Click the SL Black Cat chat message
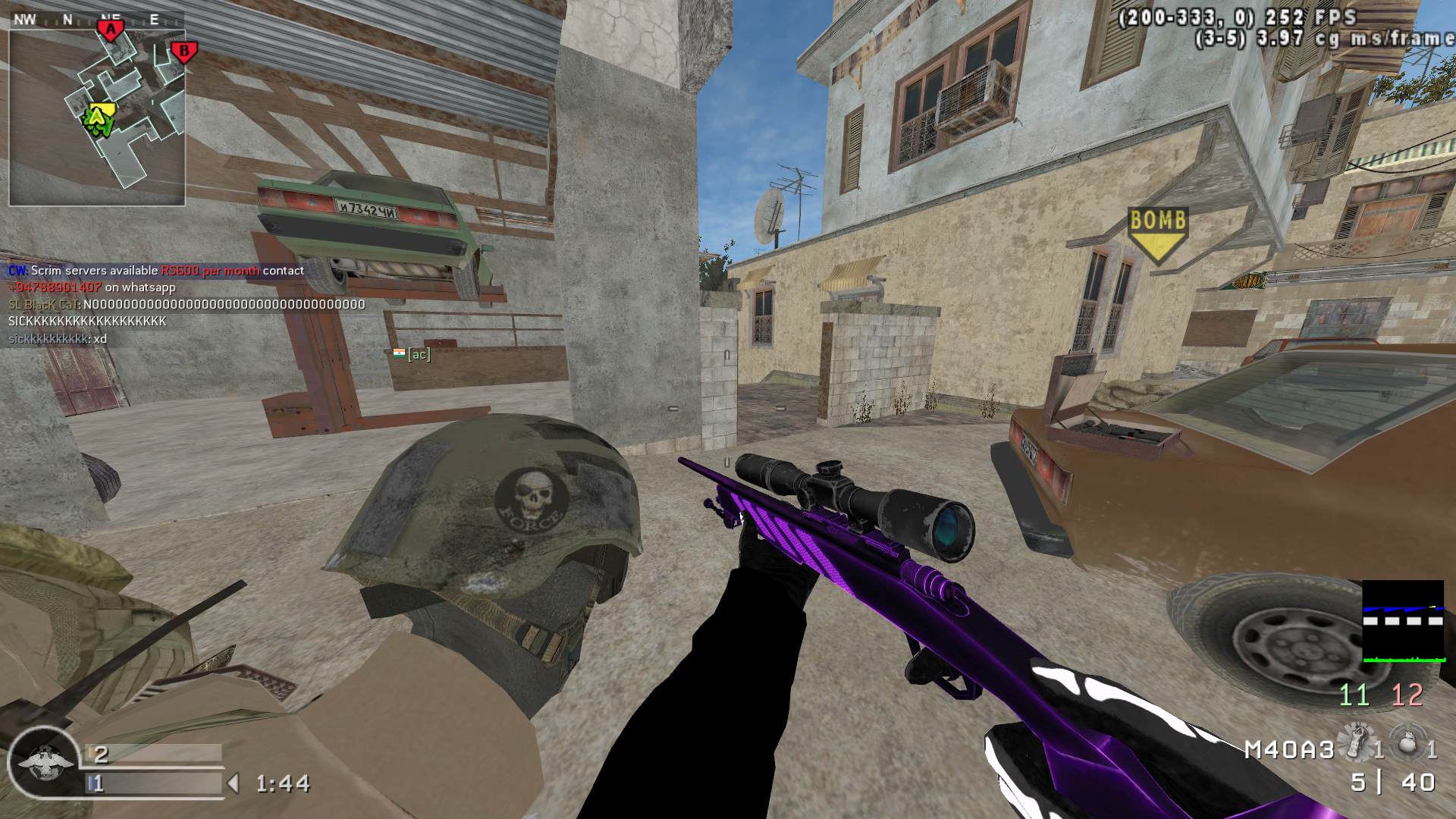1456x819 pixels. coord(187,305)
